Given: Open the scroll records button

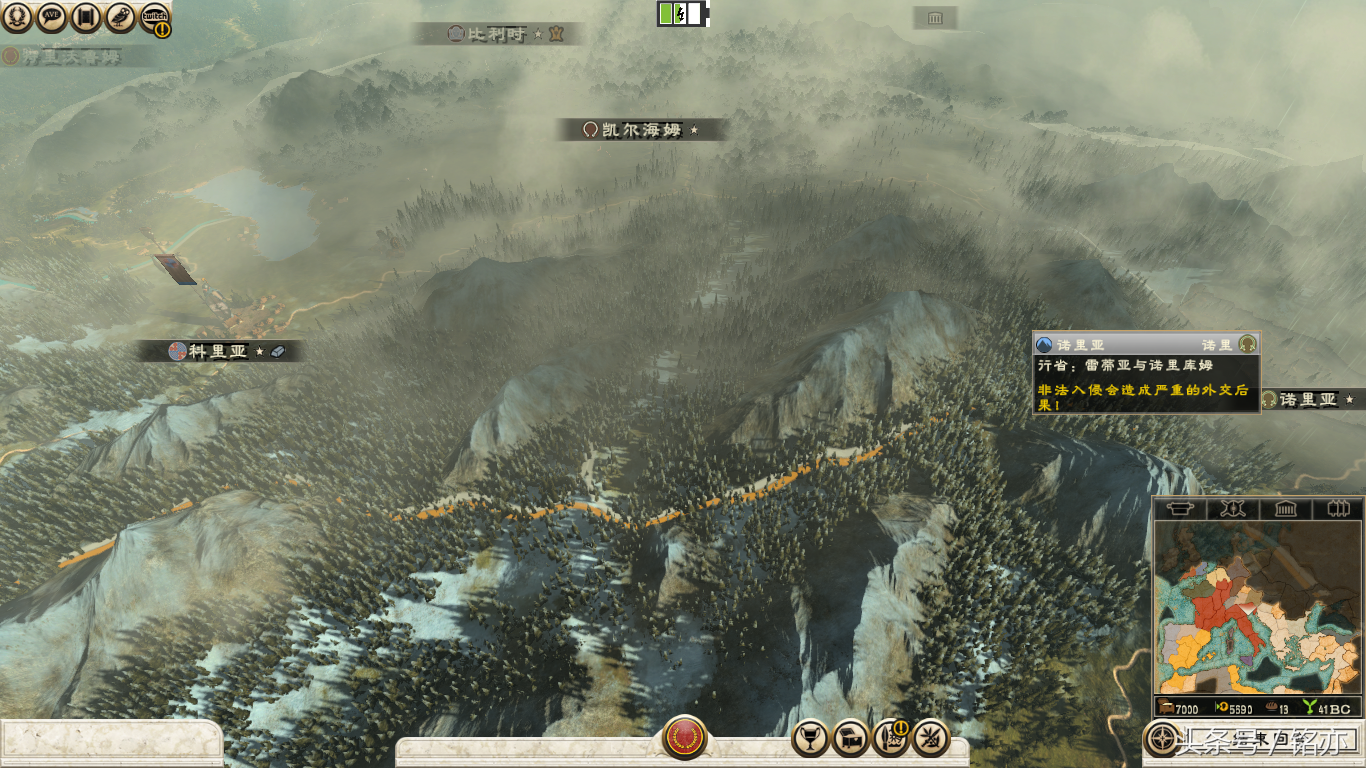Looking at the screenshot, I should pos(86,16).
